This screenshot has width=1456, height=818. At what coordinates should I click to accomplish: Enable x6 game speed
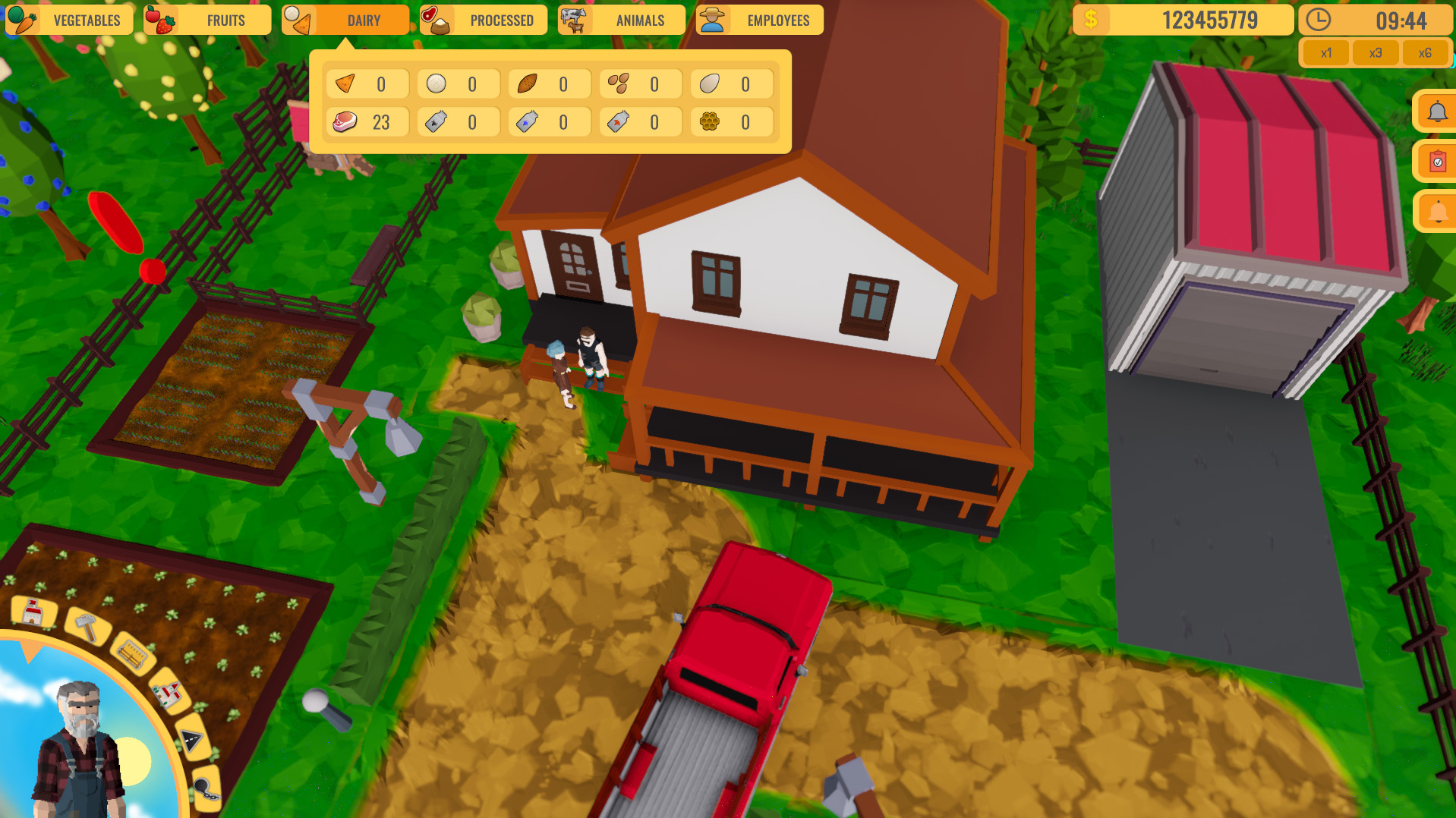(1425, 52)
